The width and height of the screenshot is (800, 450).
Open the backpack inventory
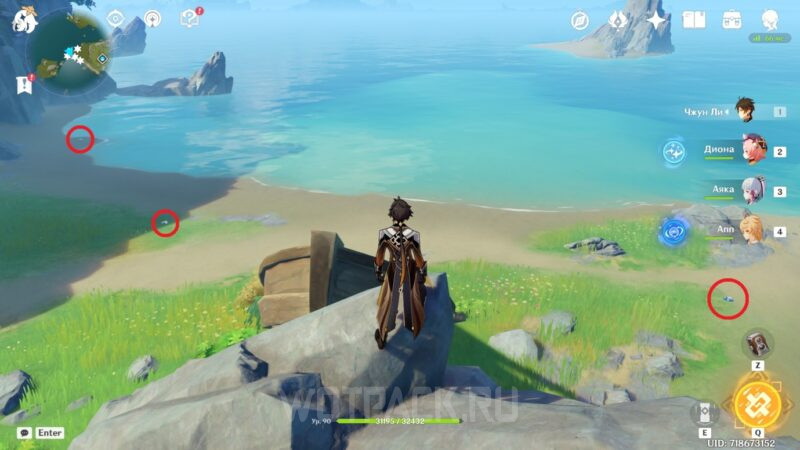[732, 20]
